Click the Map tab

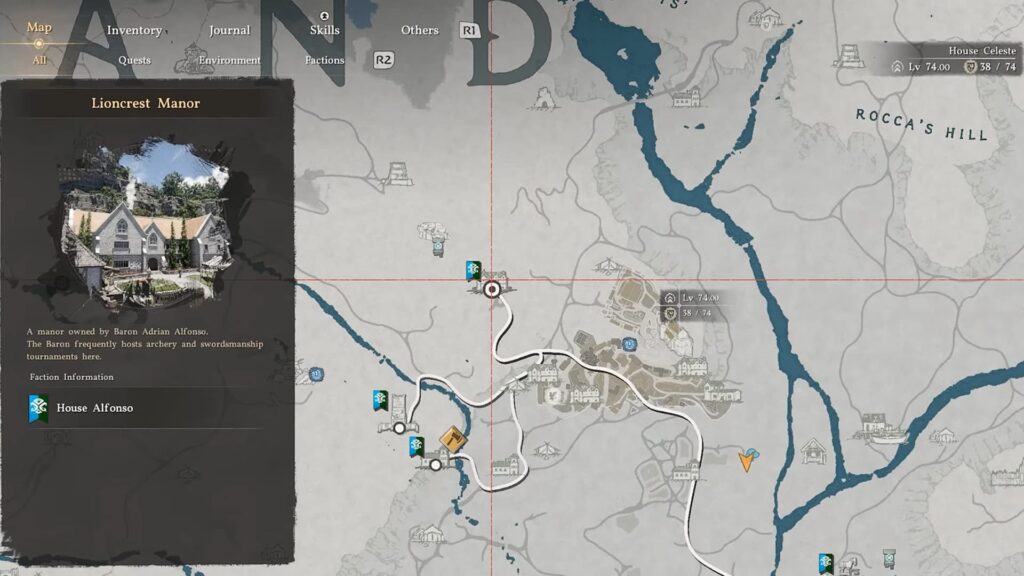click(39, 27)
